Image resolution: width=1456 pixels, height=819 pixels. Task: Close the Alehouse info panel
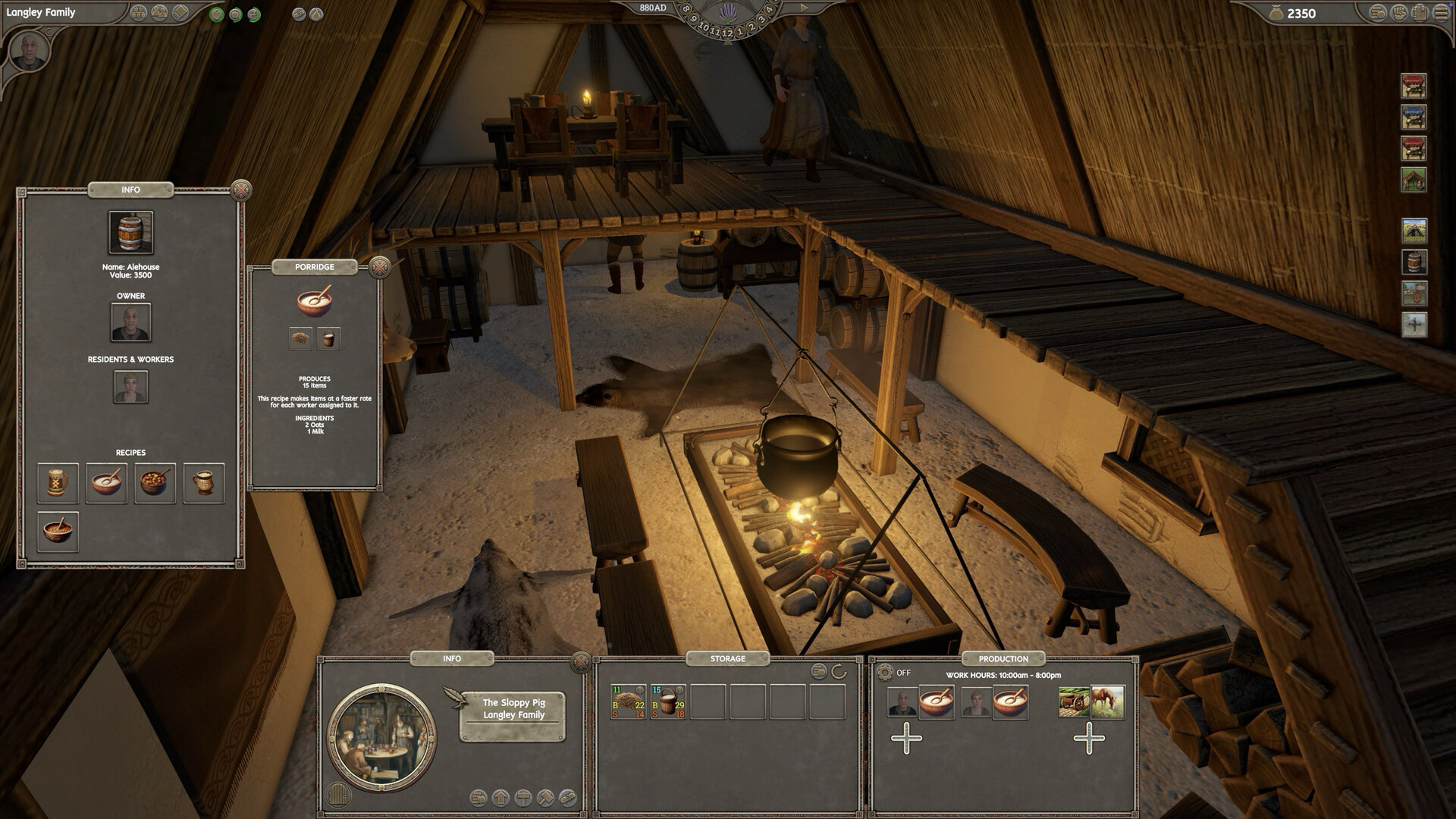(241, 190)
